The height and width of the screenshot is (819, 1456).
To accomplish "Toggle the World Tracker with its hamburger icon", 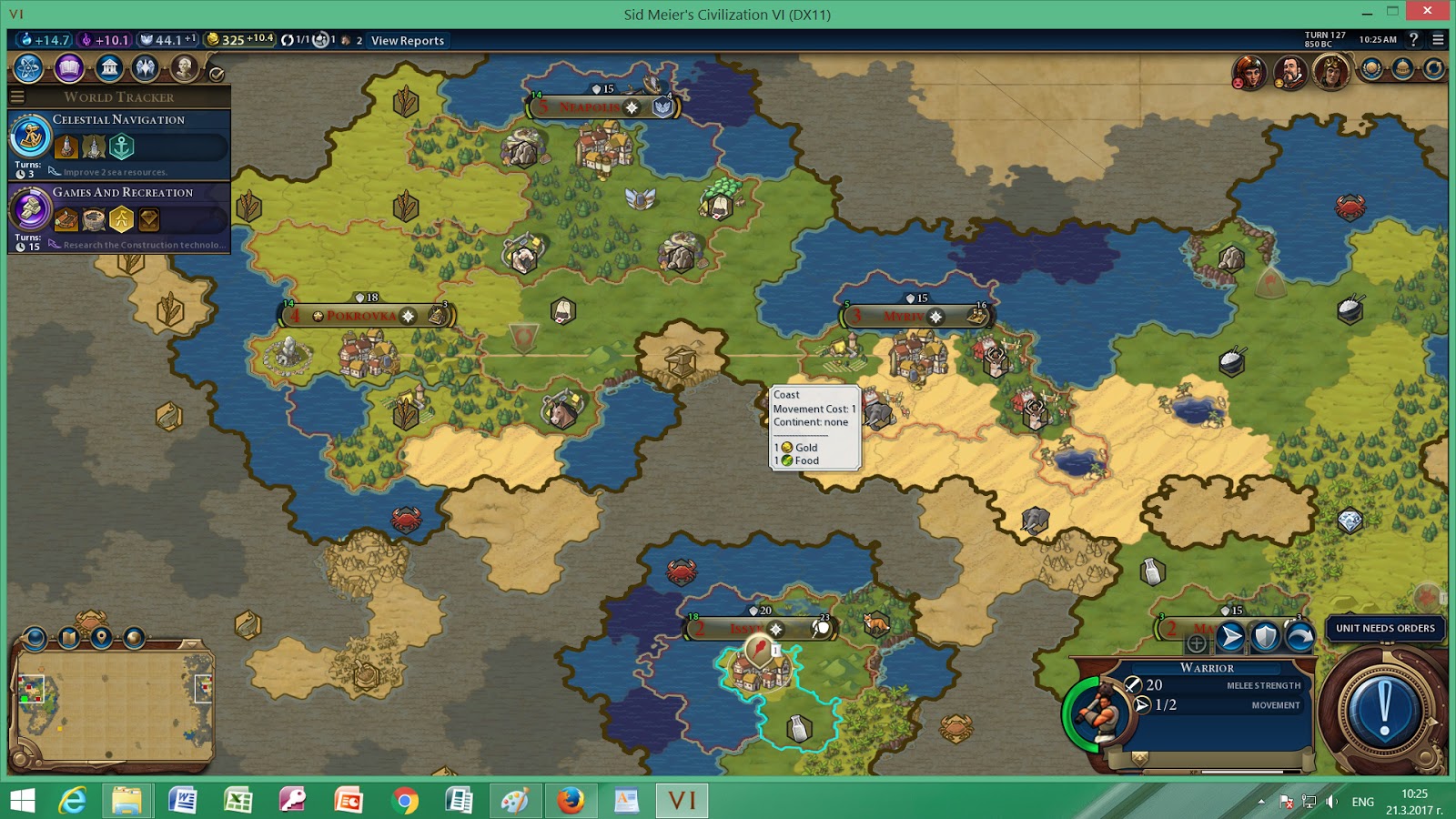I will coord(18,95).
